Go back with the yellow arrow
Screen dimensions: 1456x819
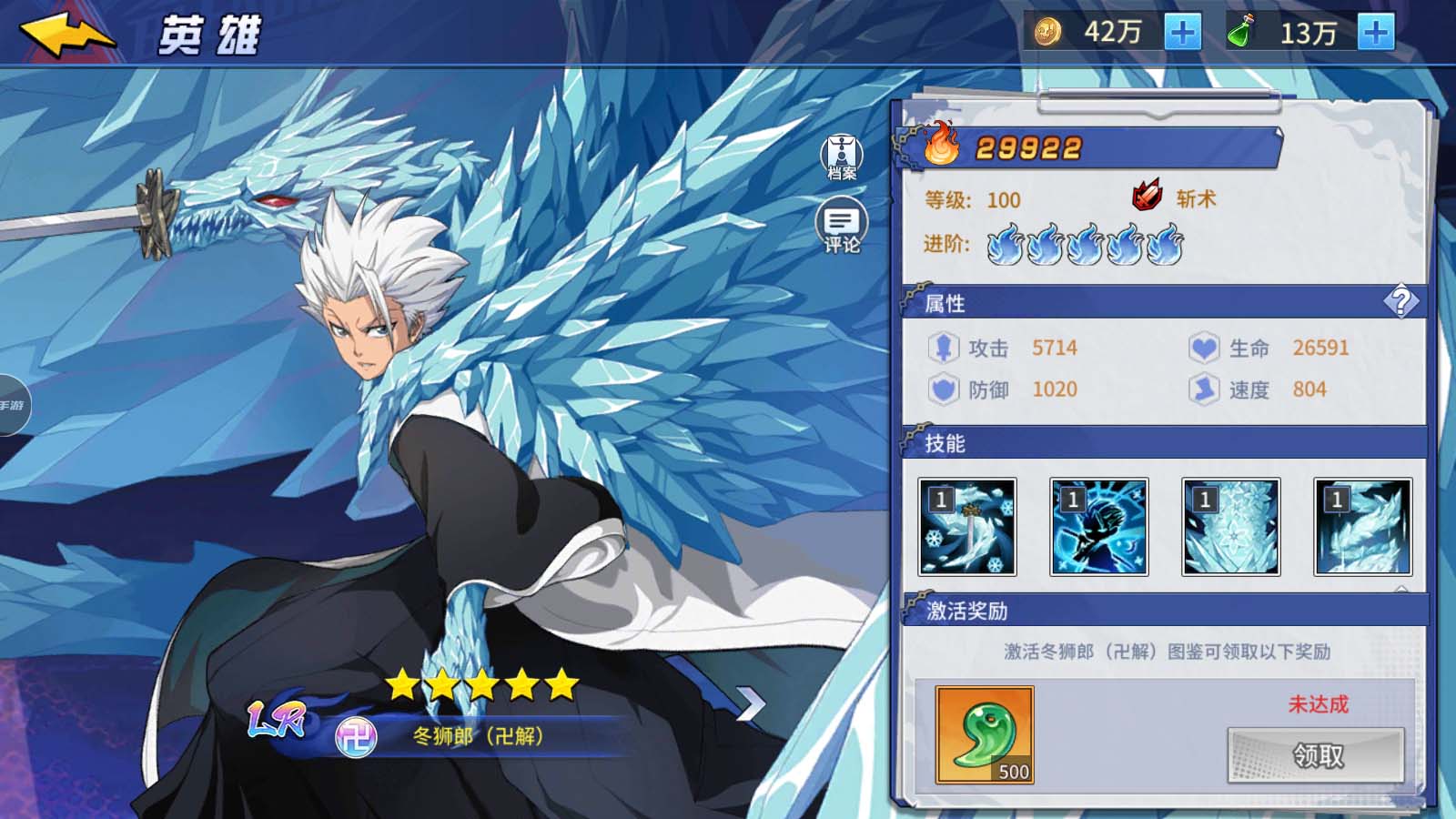pyautogui.click(x=67, y=35)
